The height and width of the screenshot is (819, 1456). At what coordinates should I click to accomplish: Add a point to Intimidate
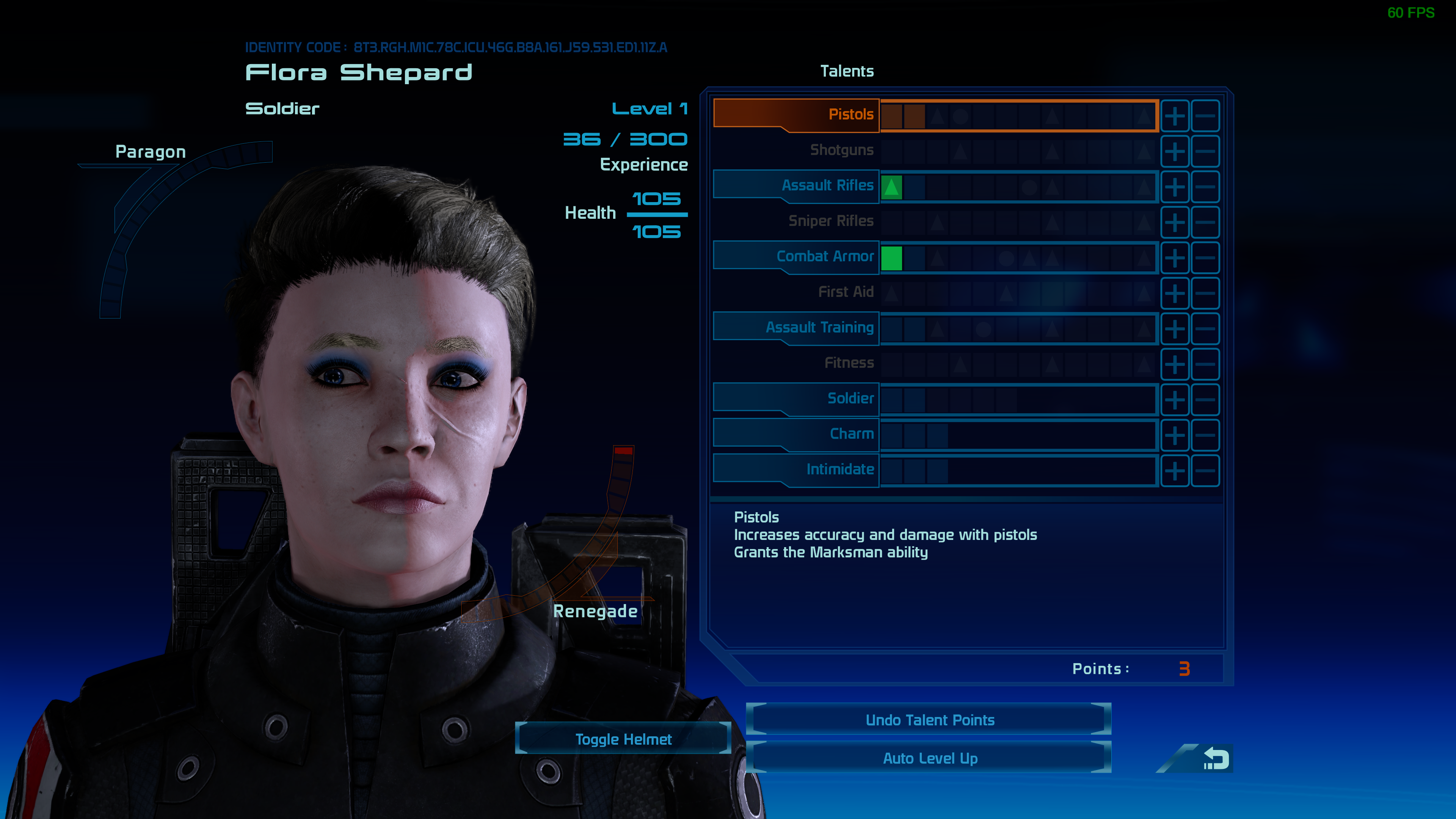coord(1175,471)
